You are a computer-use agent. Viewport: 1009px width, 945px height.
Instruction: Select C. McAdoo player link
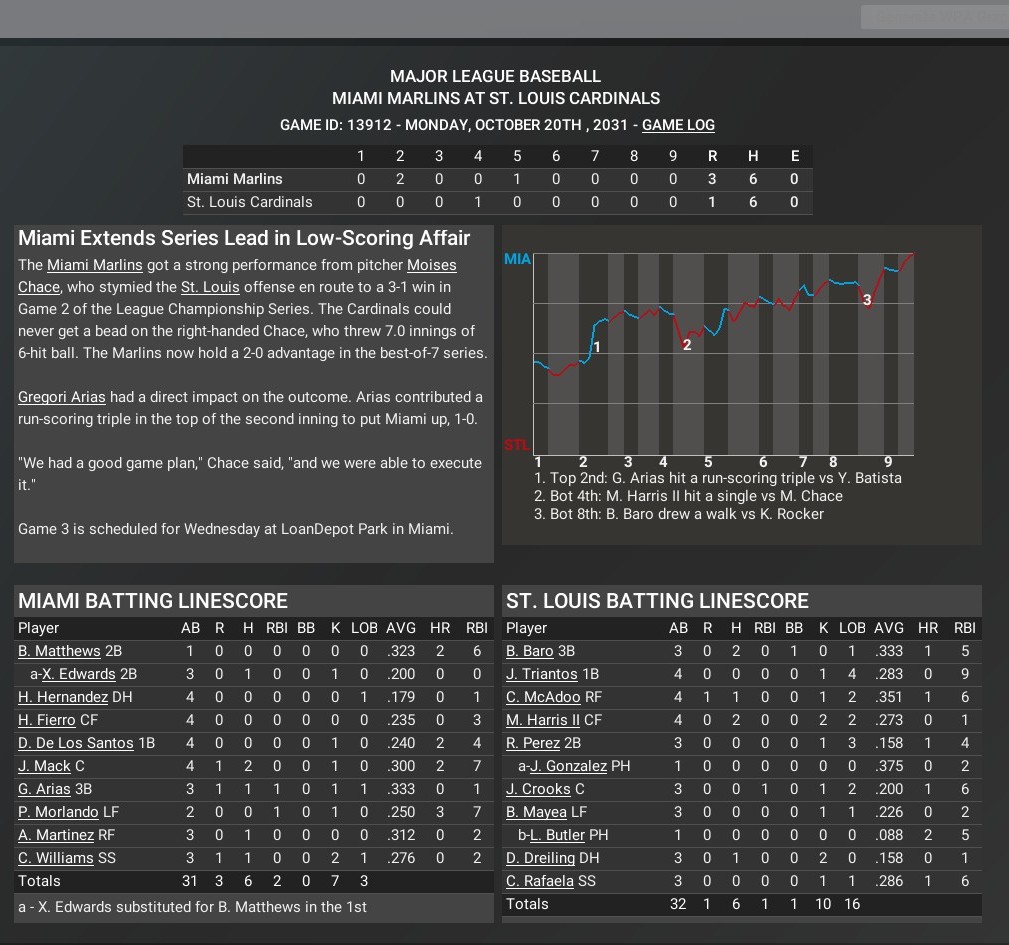click(x=544, y=697)
